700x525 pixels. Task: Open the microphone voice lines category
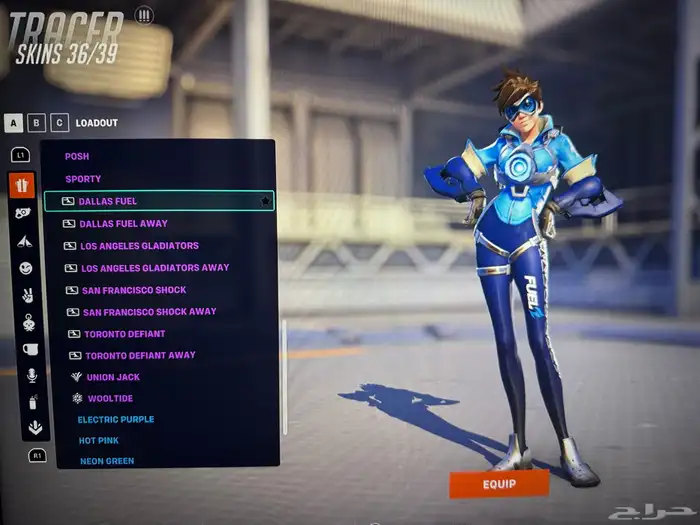click(31, 375)
